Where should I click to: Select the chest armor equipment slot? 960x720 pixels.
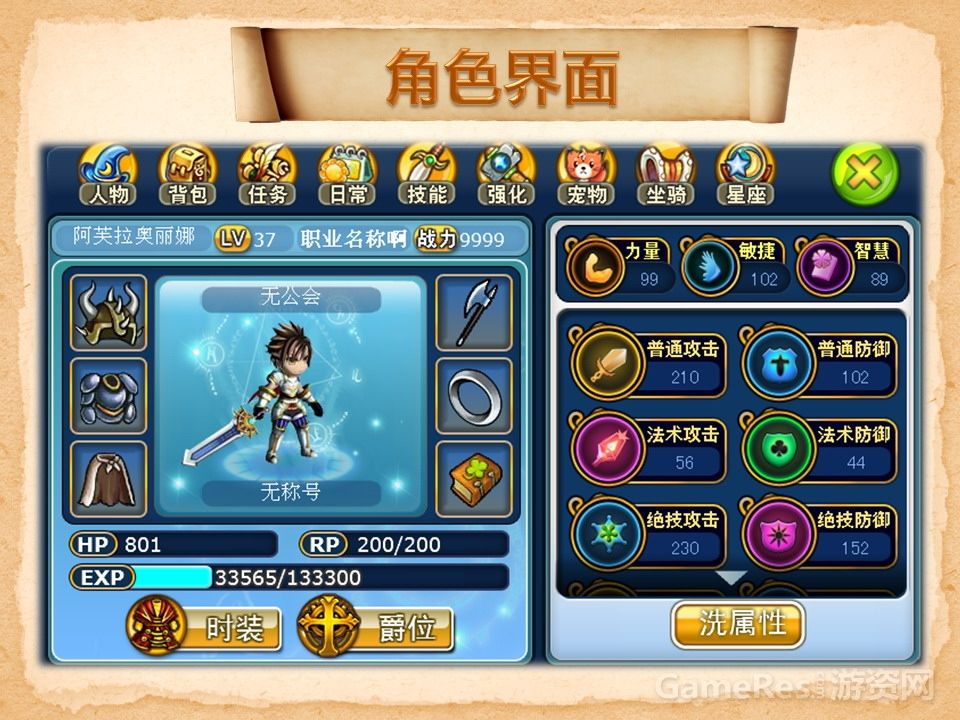[109, 396]
